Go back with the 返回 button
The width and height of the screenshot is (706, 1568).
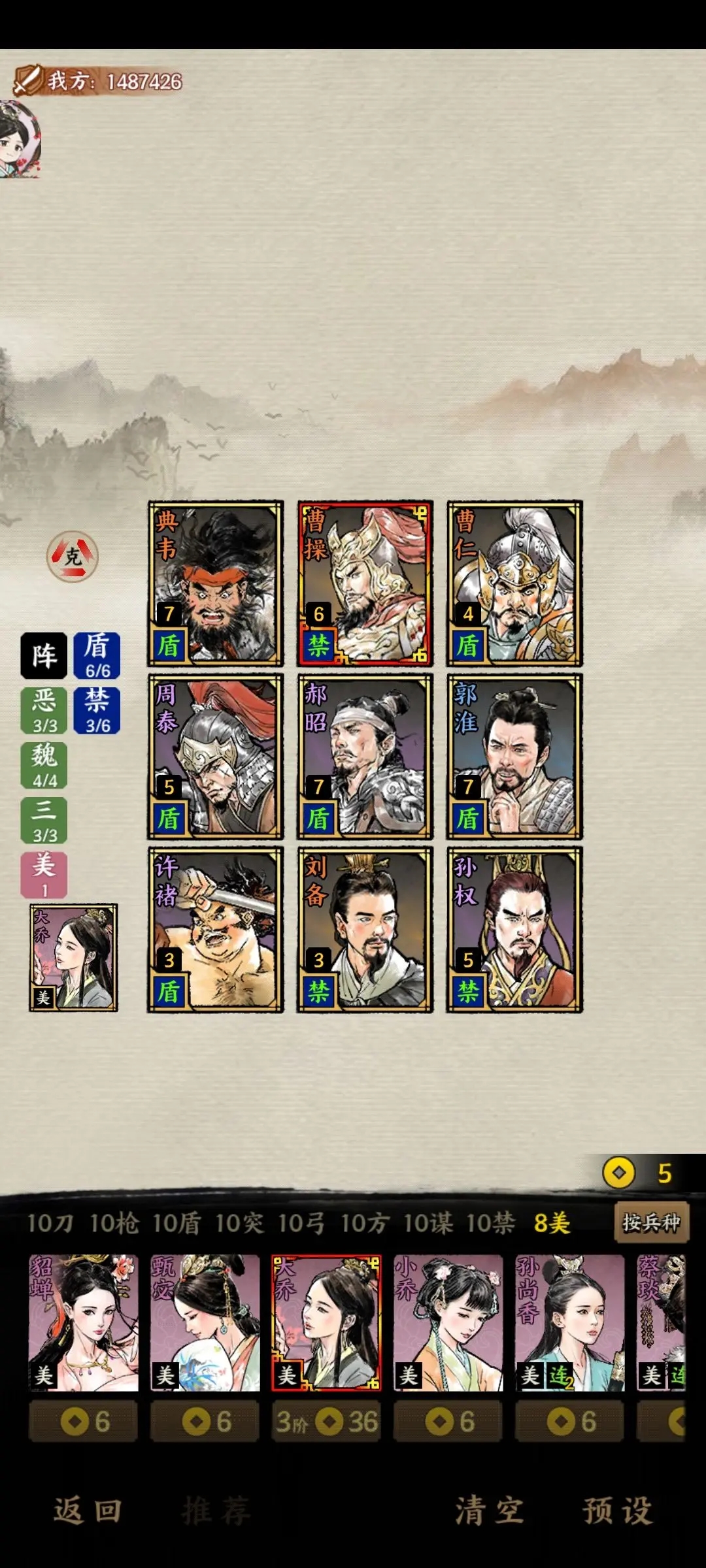[x=88, y=1511]
